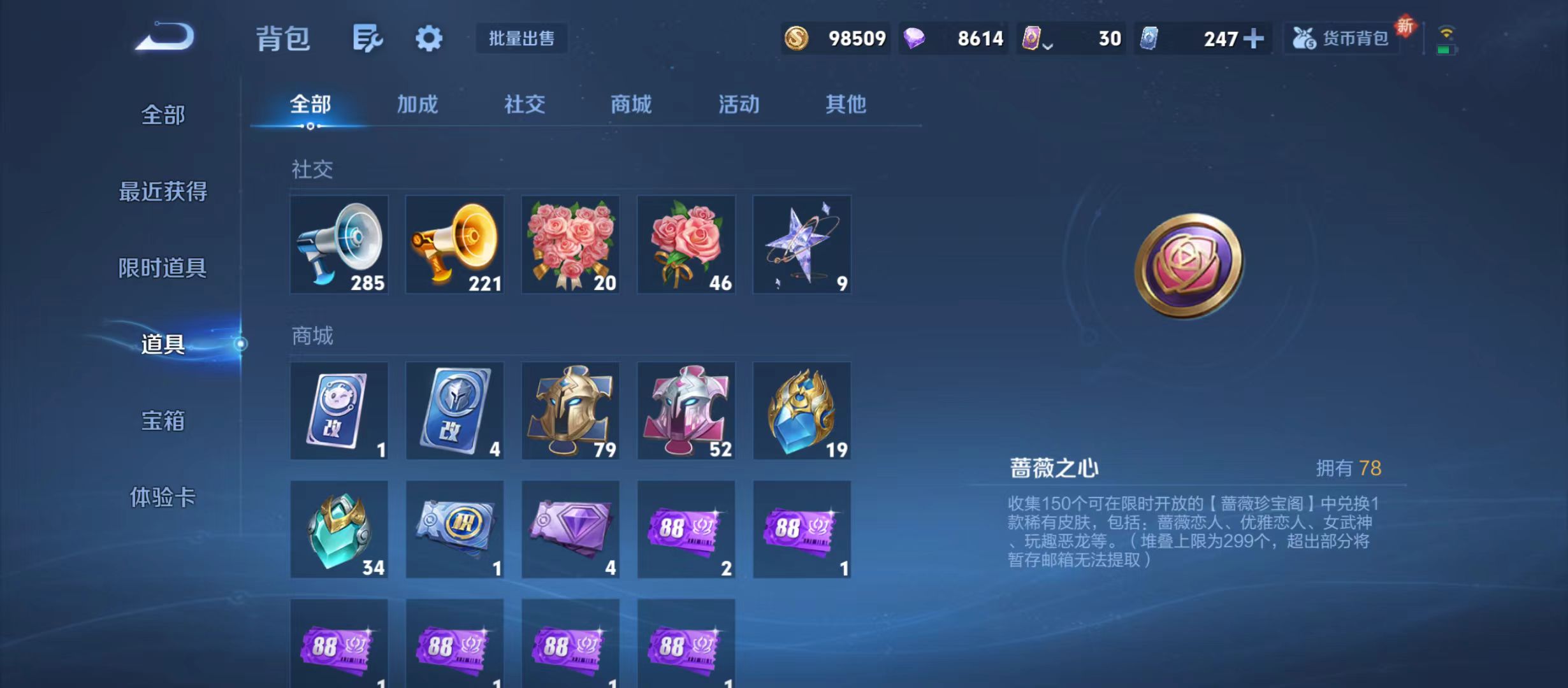Open the 货币背包 currency backpack
Image resolution: width=1568 pixels, height=688 pixels.
(1342, 38)
